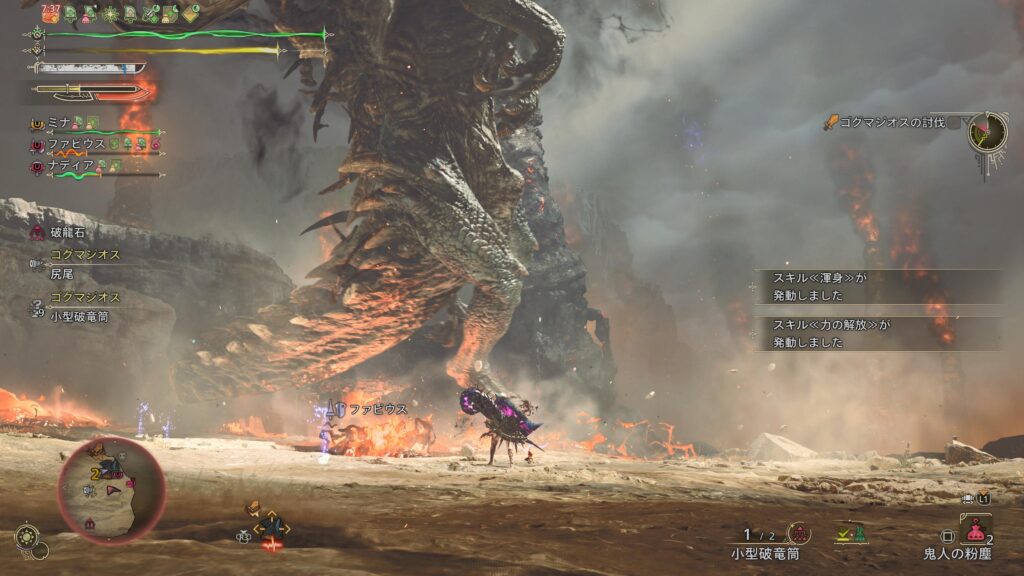Image resolution: width=1024 pixels, height=576 pixels.
Task: Select party member ミナ in the list
Action: pos(60,122)
